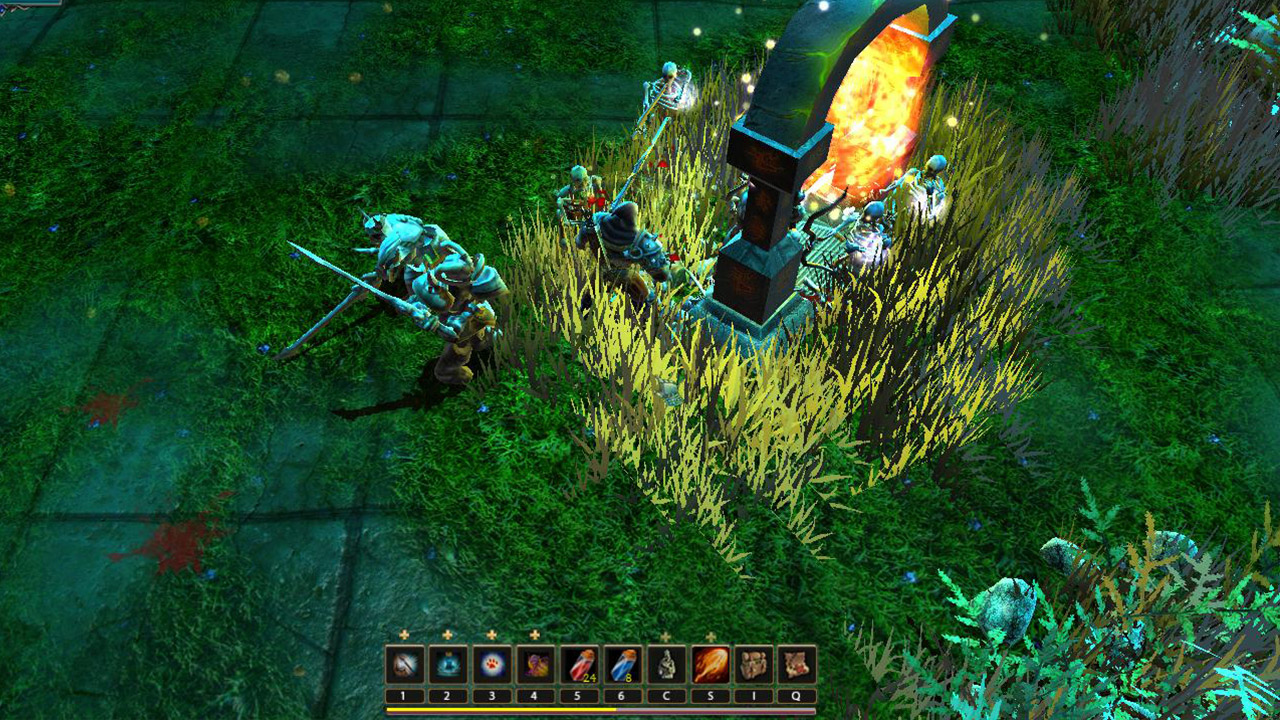Open the character panel via the C statue icon
This screenshot has width=1280, height=720.
[667, 663]
